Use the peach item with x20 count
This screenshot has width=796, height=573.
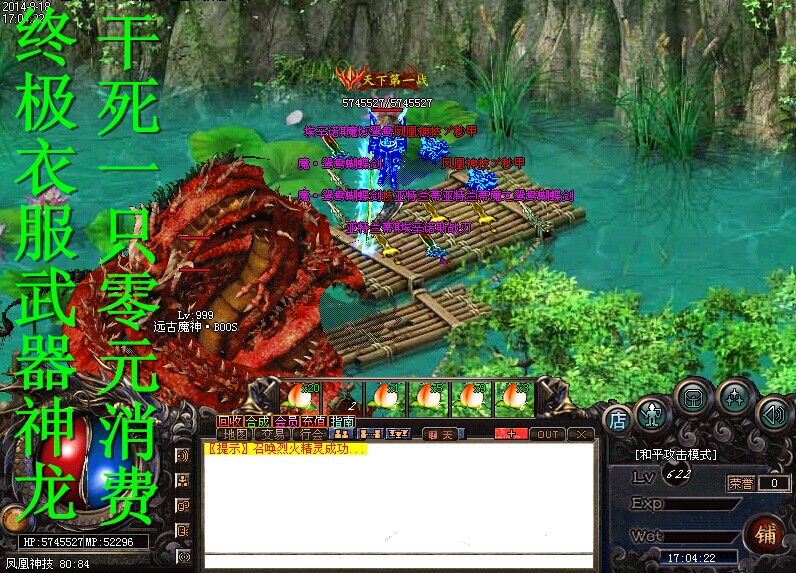tap(299, 396)
